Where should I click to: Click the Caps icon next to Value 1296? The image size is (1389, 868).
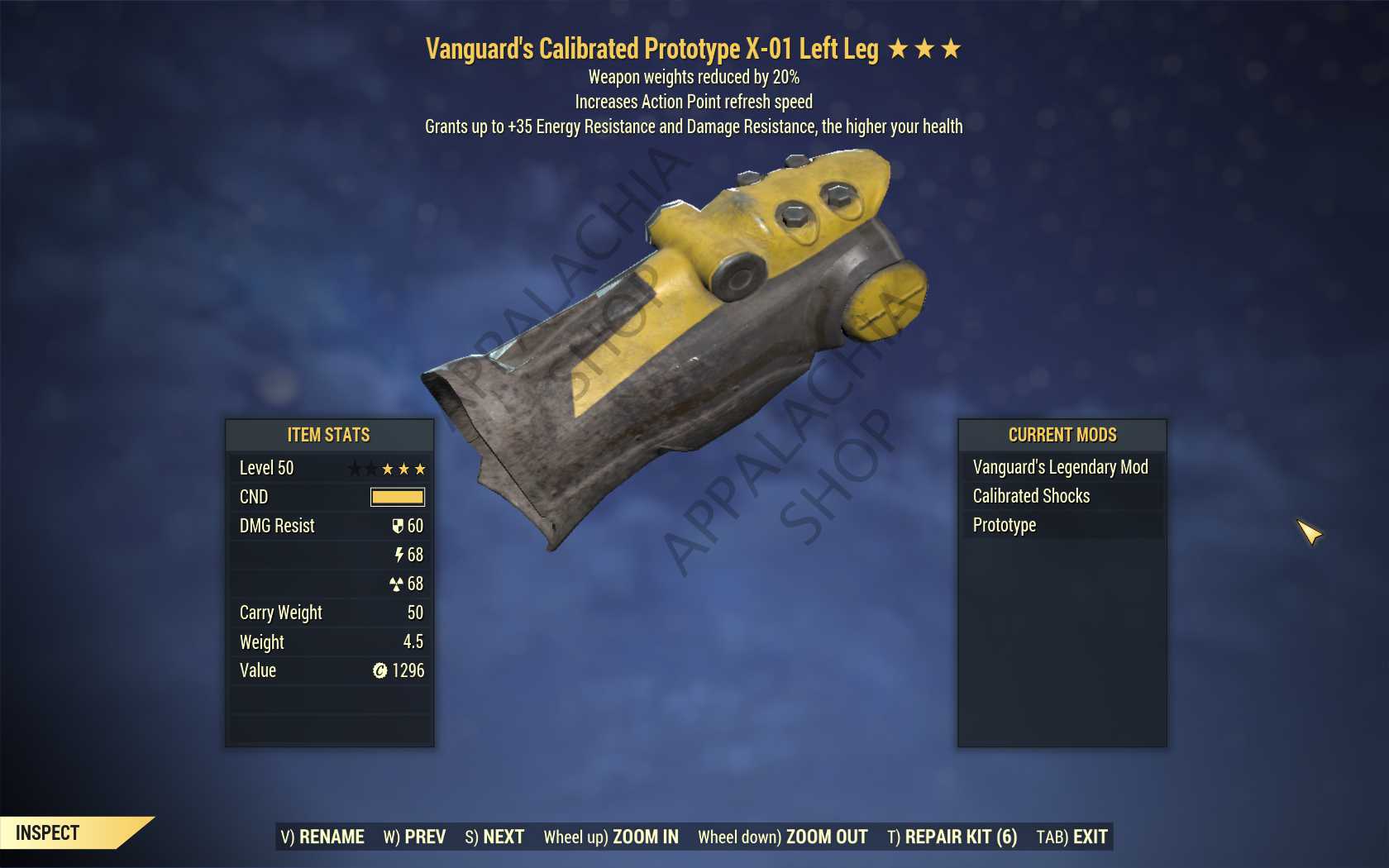(x=379, y=670)
